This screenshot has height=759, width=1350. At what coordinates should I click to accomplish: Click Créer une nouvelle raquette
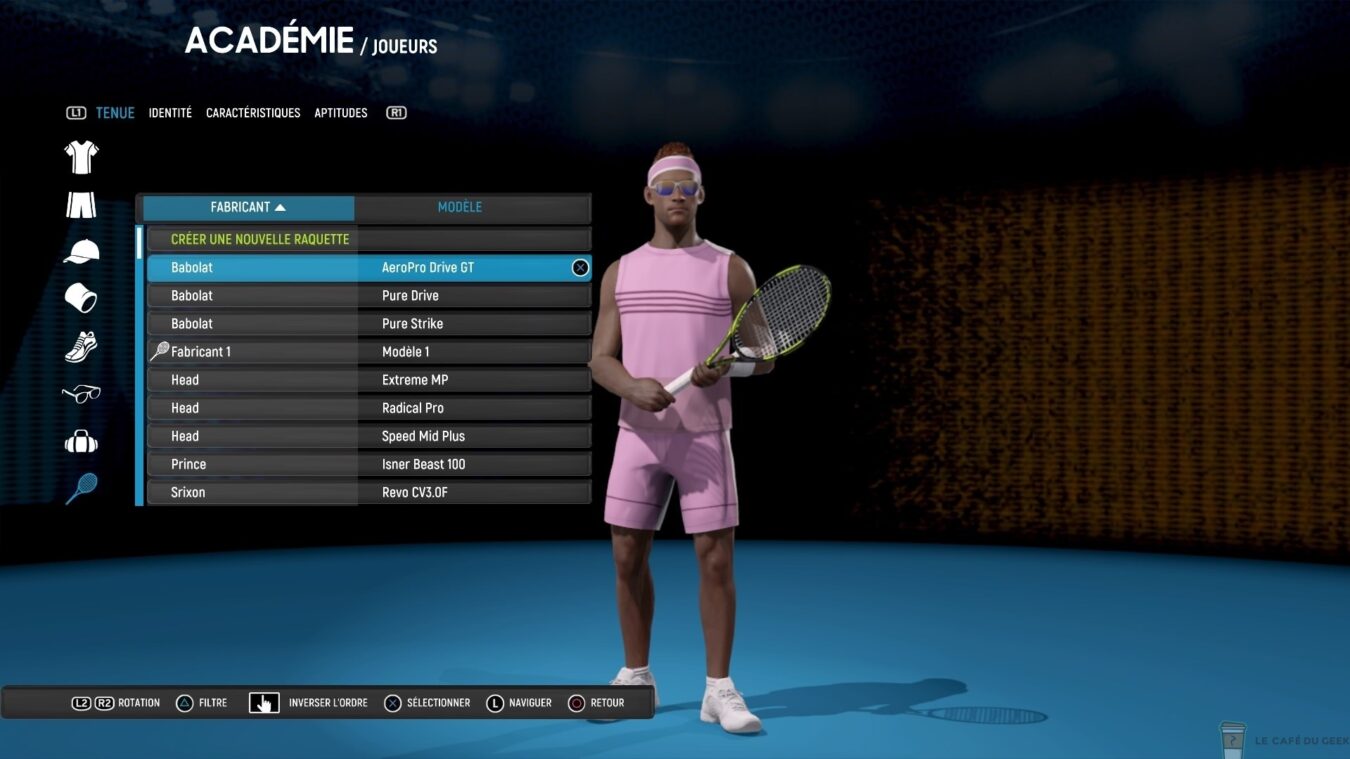click(260, 240)
